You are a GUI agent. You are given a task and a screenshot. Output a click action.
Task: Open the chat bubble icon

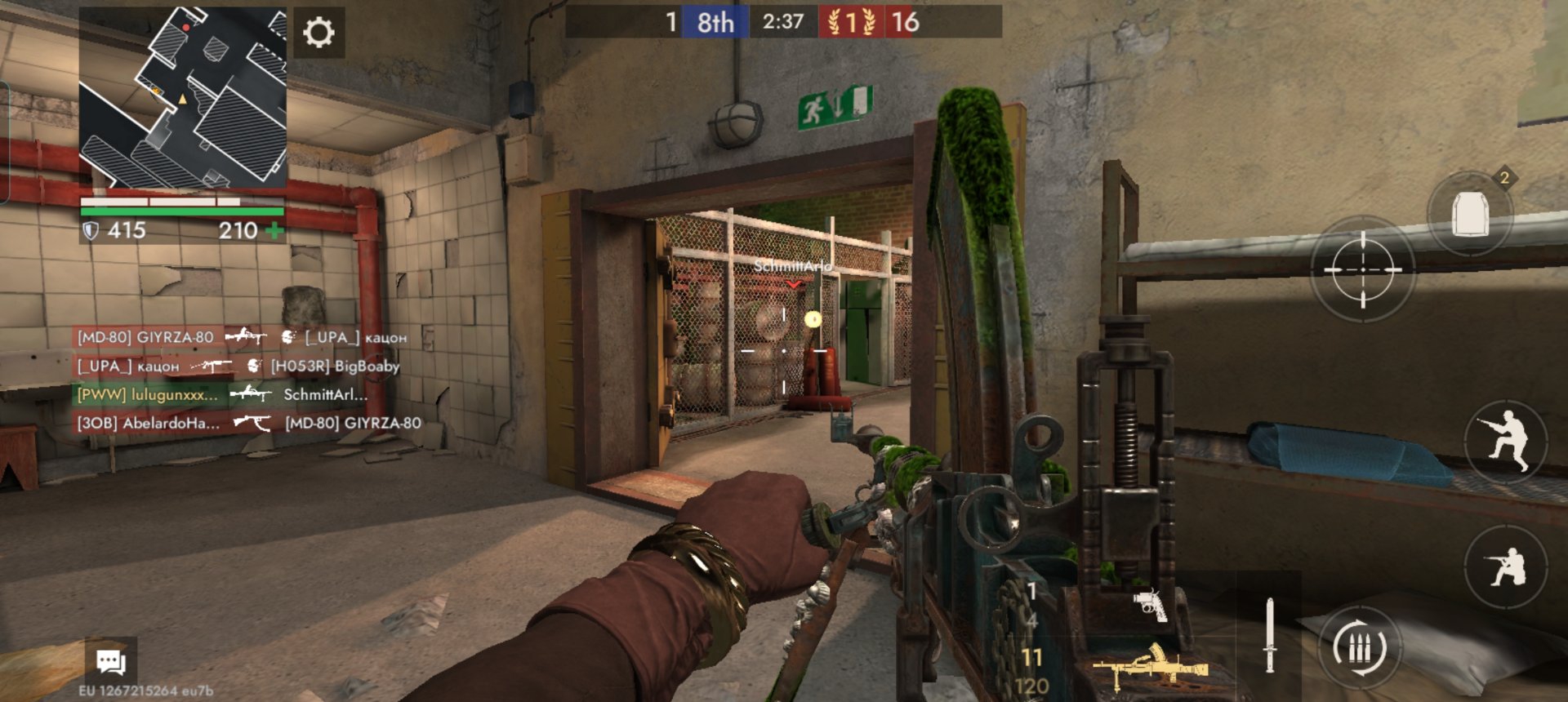(x=110, y=661)
